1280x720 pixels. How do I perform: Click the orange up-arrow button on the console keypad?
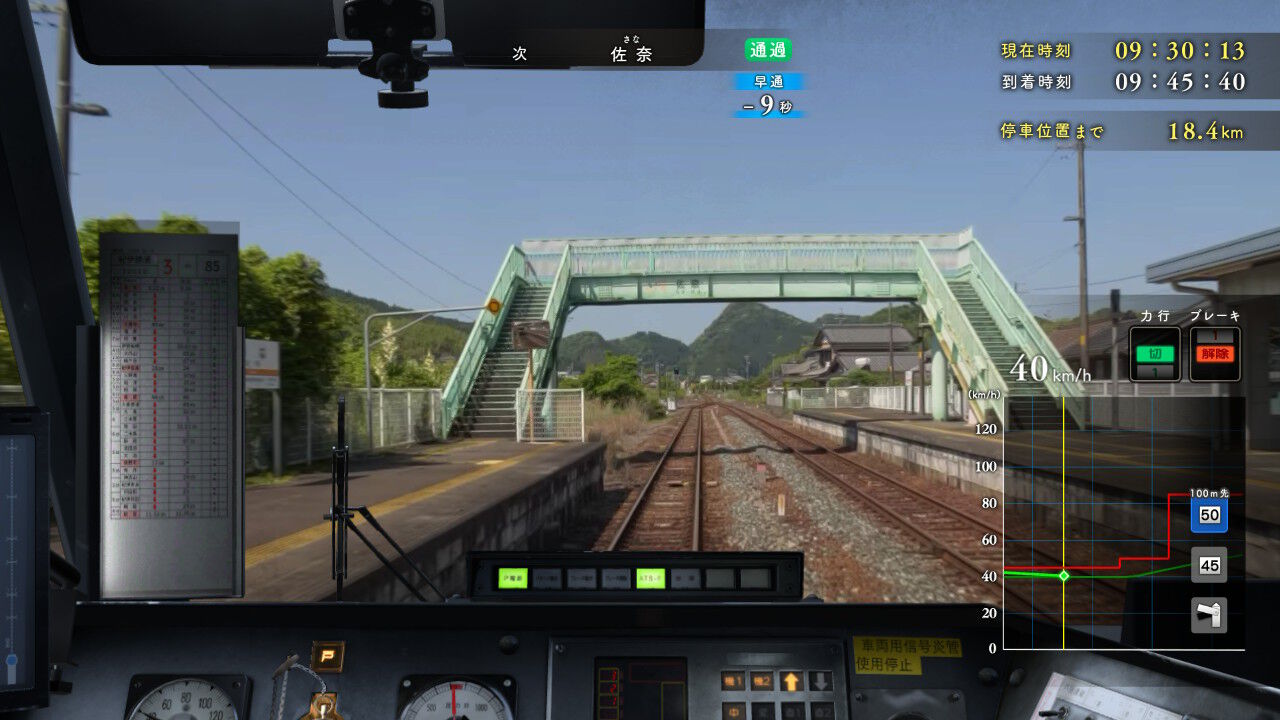(x=791, y=681)
